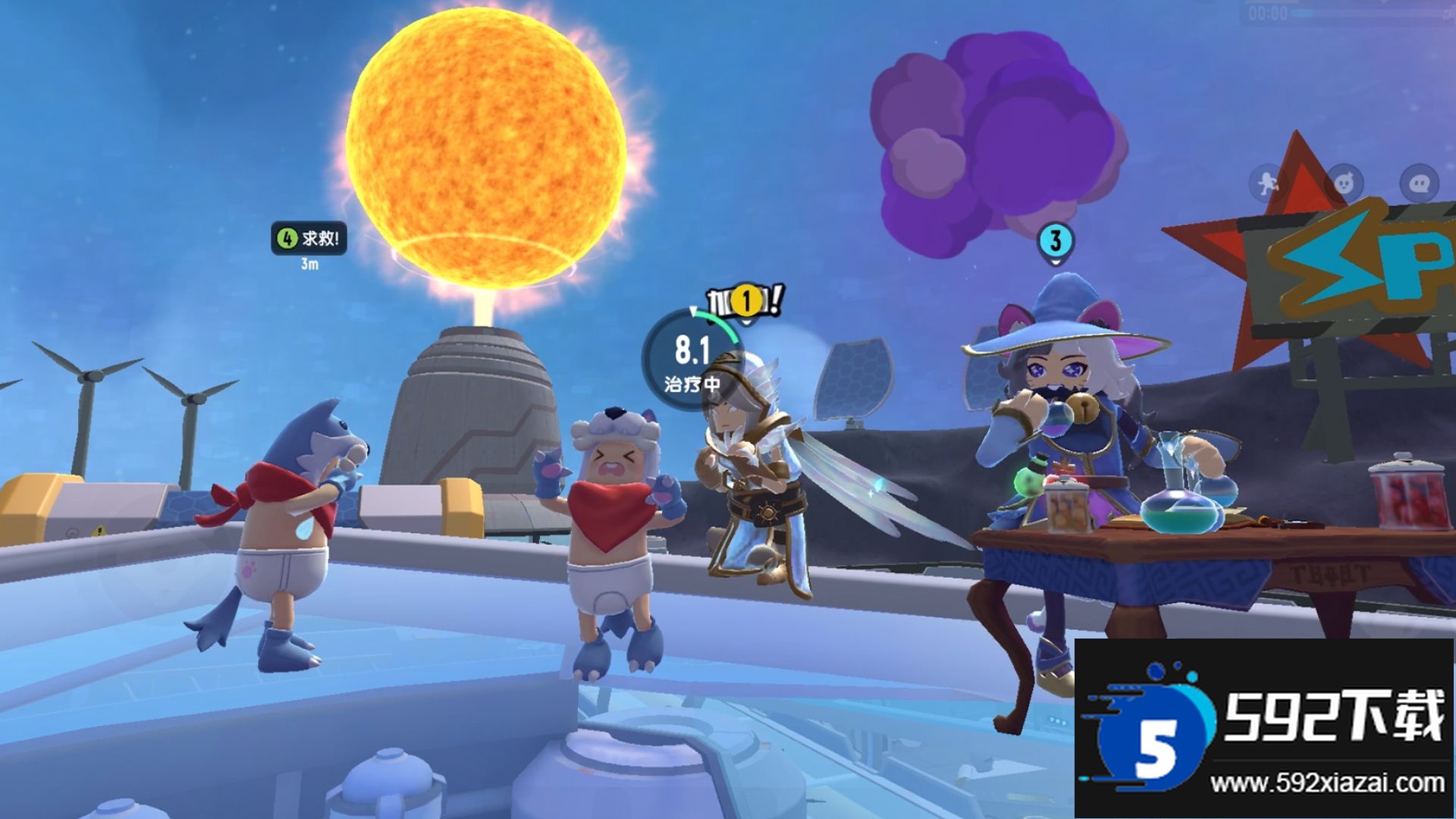Visit the 592xiazai.com watermark link

1327,783
